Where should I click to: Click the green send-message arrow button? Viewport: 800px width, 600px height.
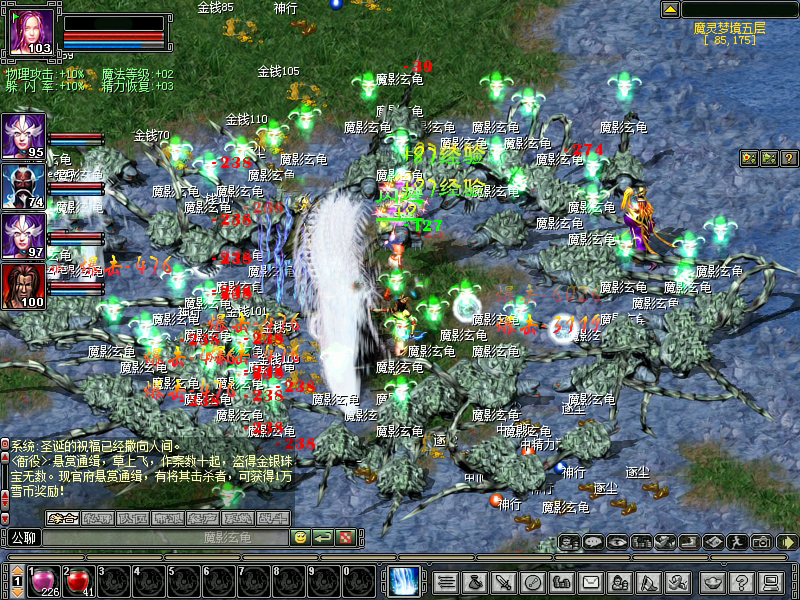(322, 538)
